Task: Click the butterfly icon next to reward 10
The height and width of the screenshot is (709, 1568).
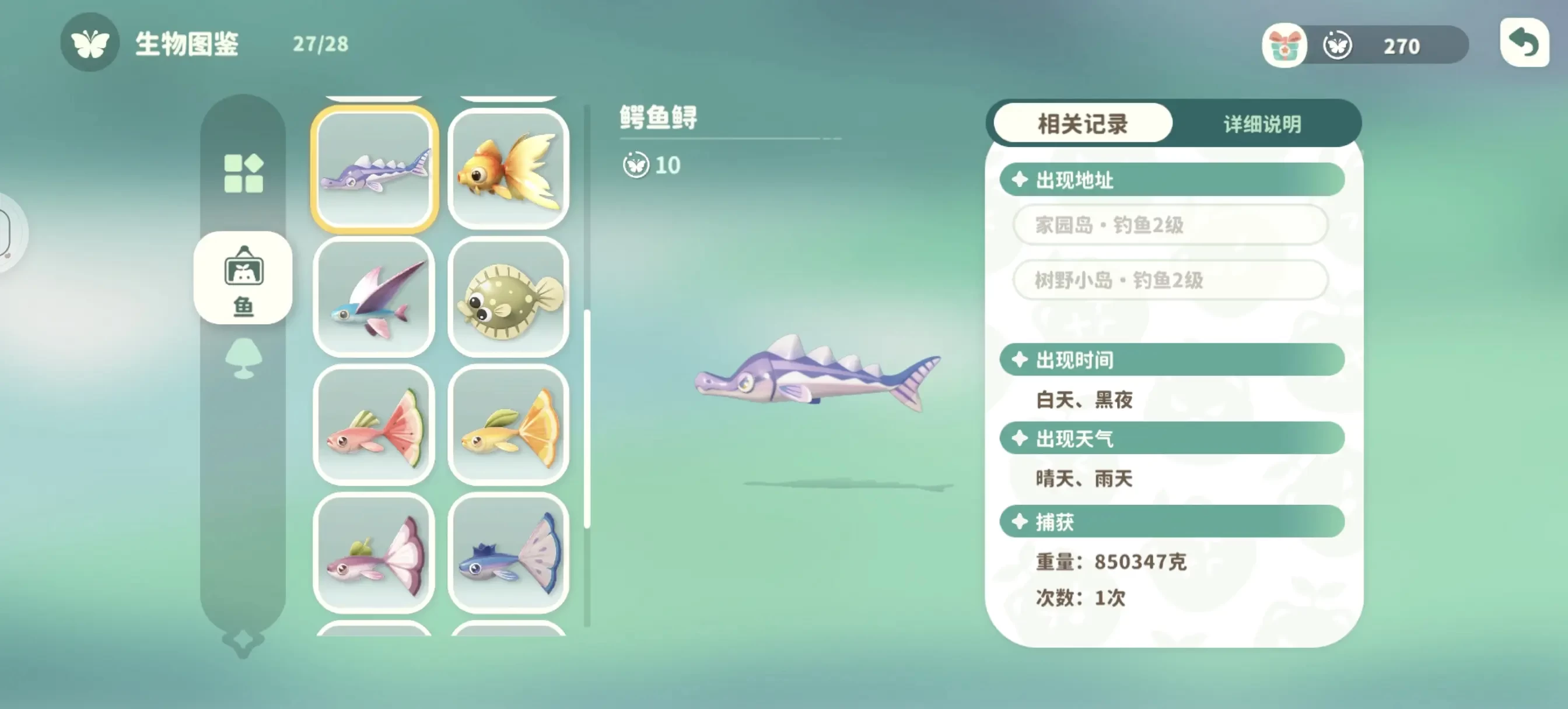Action: pos(636,166)
